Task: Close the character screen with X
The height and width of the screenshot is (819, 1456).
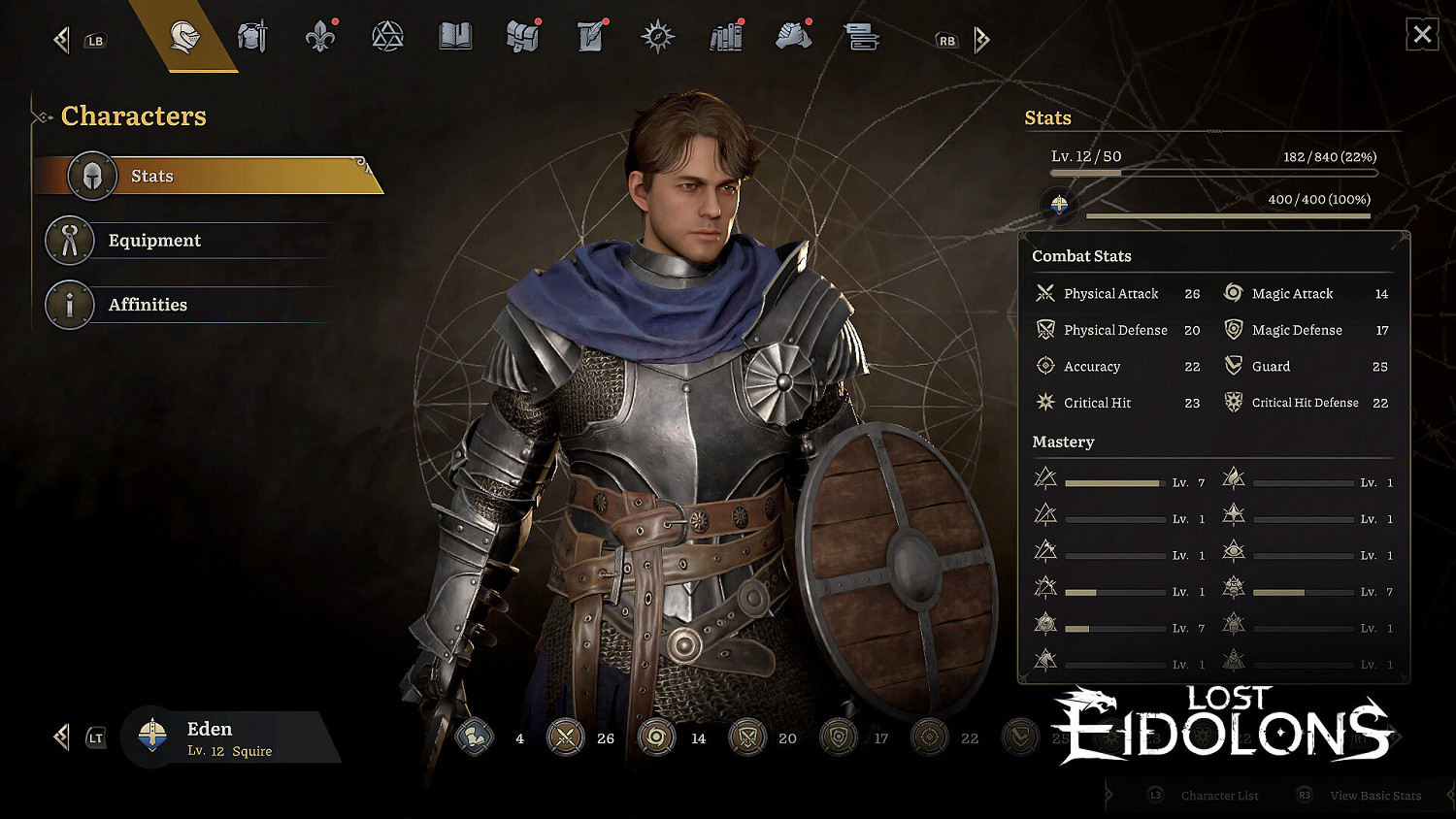Action: pyautogui.click(x=1422, y=35)
